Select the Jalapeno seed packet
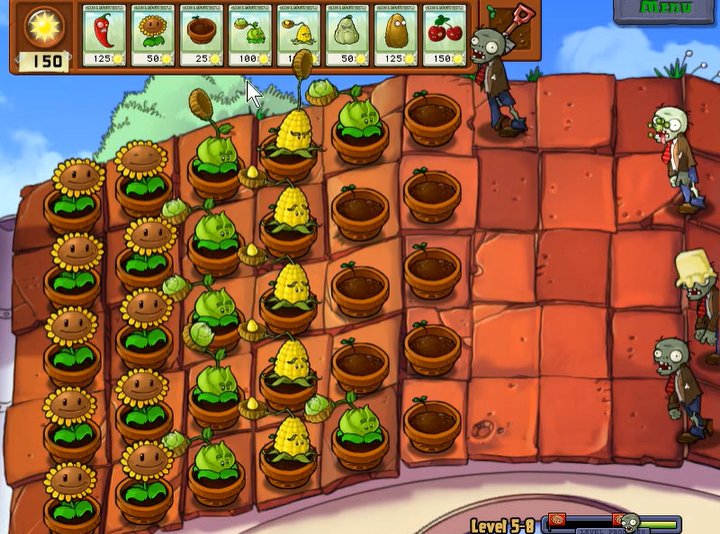Viewport: 720px width, 534px height. pyautogui.click(x=103, y=36)
